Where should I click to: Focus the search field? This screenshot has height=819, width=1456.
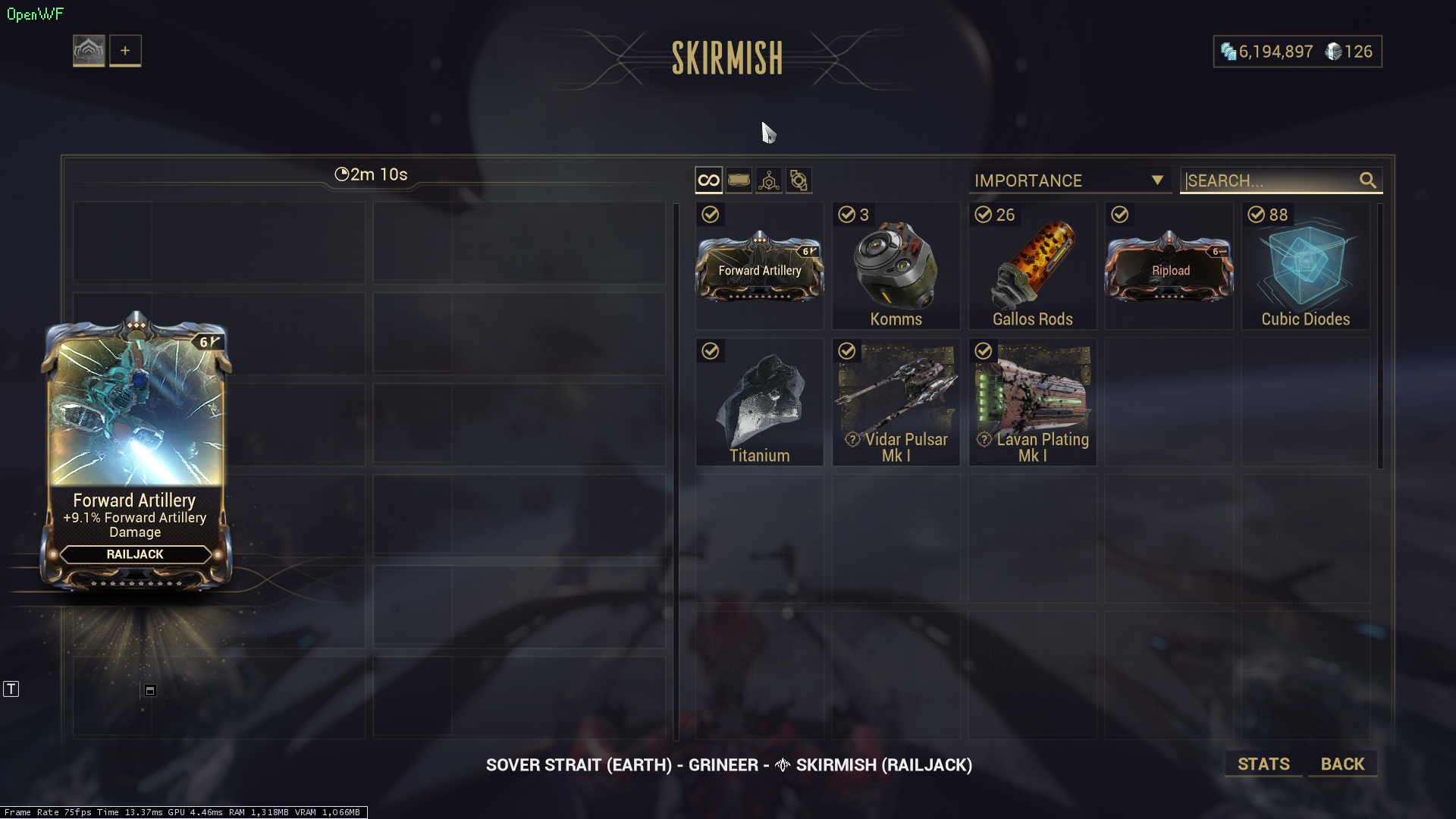(x=1270, y=180)
